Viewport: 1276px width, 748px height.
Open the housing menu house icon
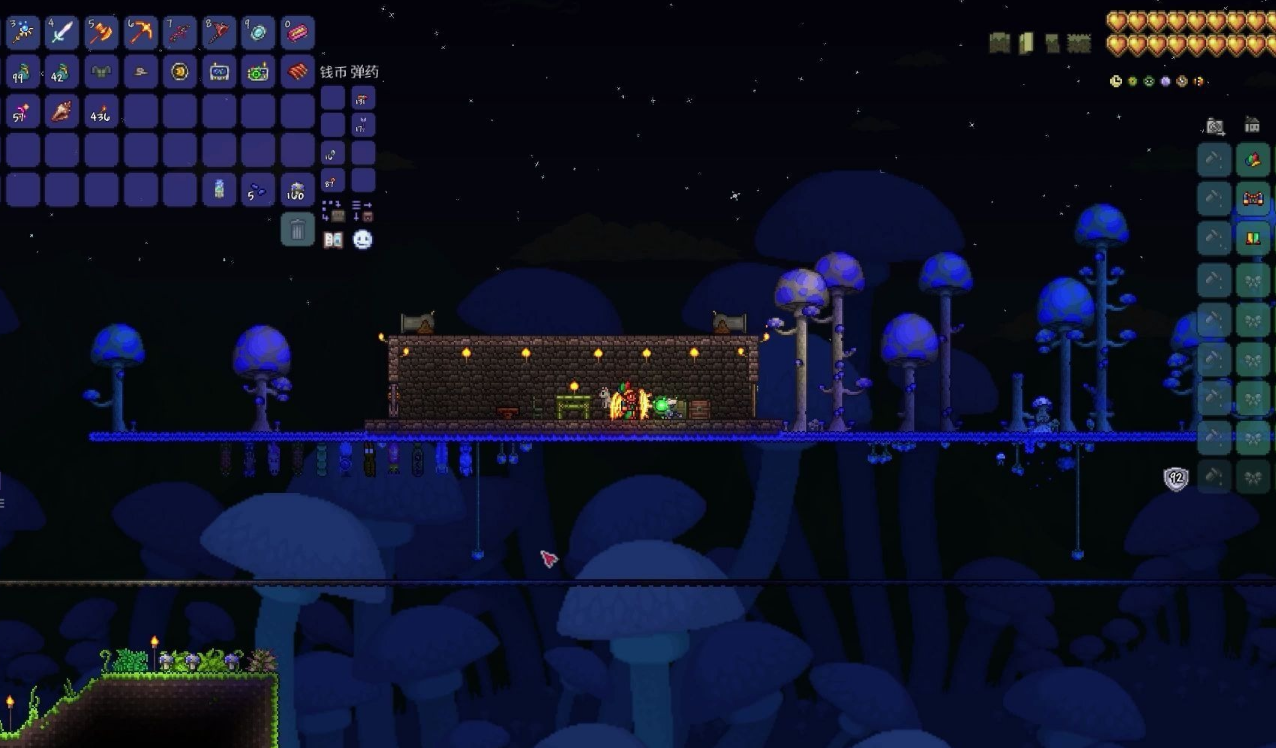[x=1252, y=126]
